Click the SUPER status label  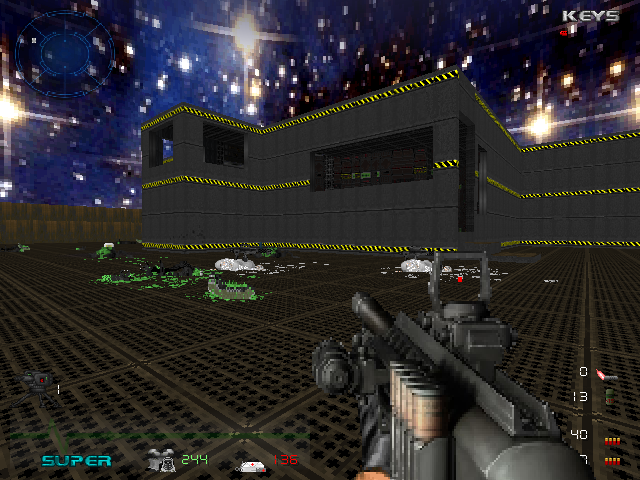76,460
